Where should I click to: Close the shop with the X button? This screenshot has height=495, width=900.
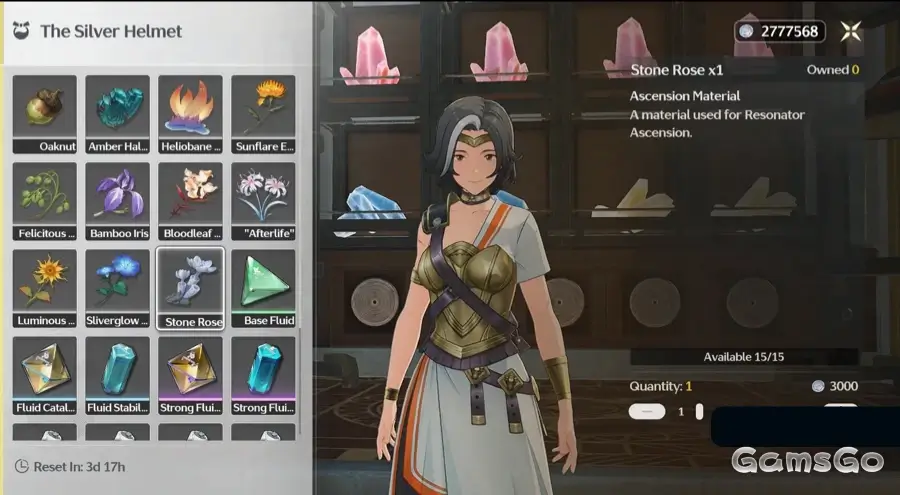tap(851, 31)
